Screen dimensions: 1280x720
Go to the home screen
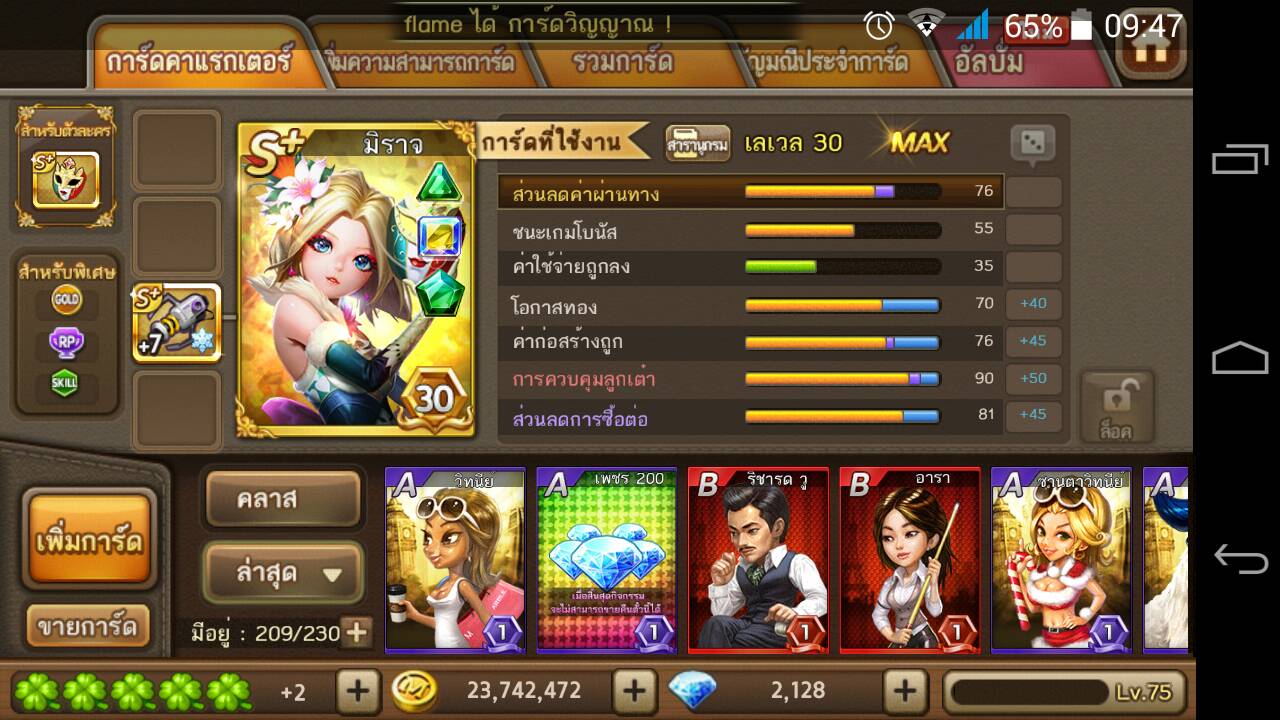tap(1150, 50)
